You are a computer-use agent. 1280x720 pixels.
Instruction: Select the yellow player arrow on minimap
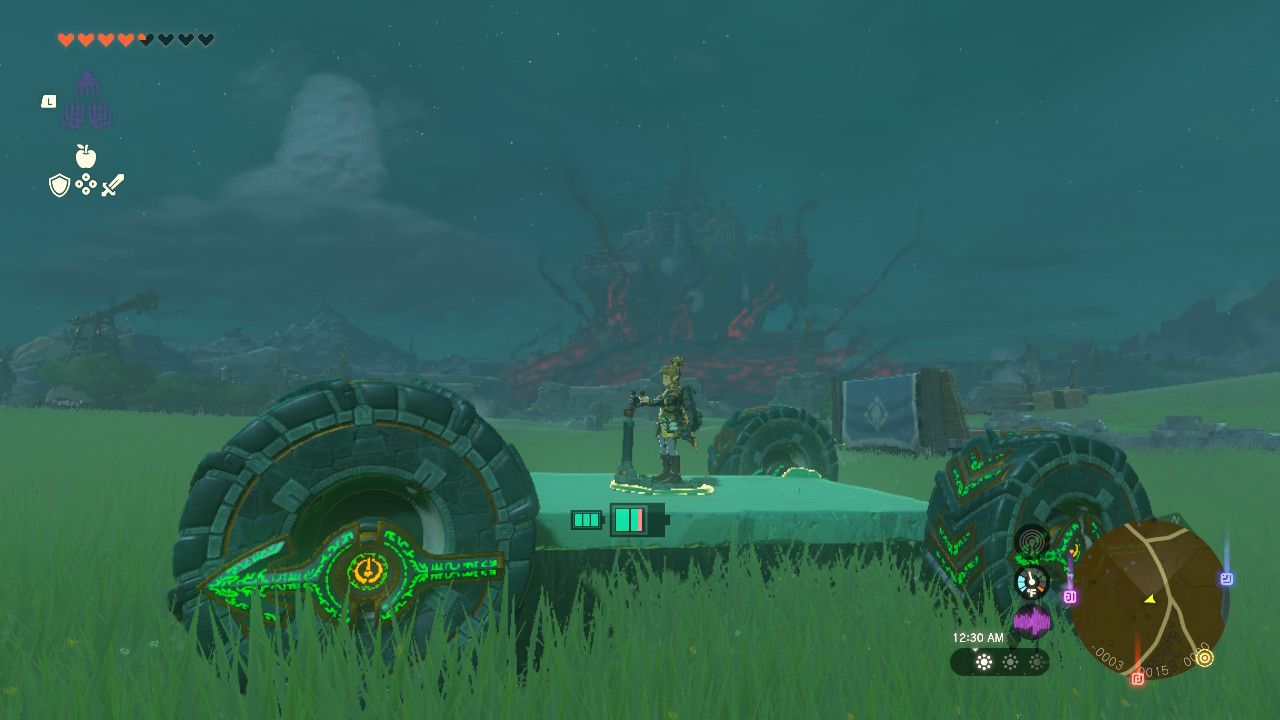[1150, 599]
